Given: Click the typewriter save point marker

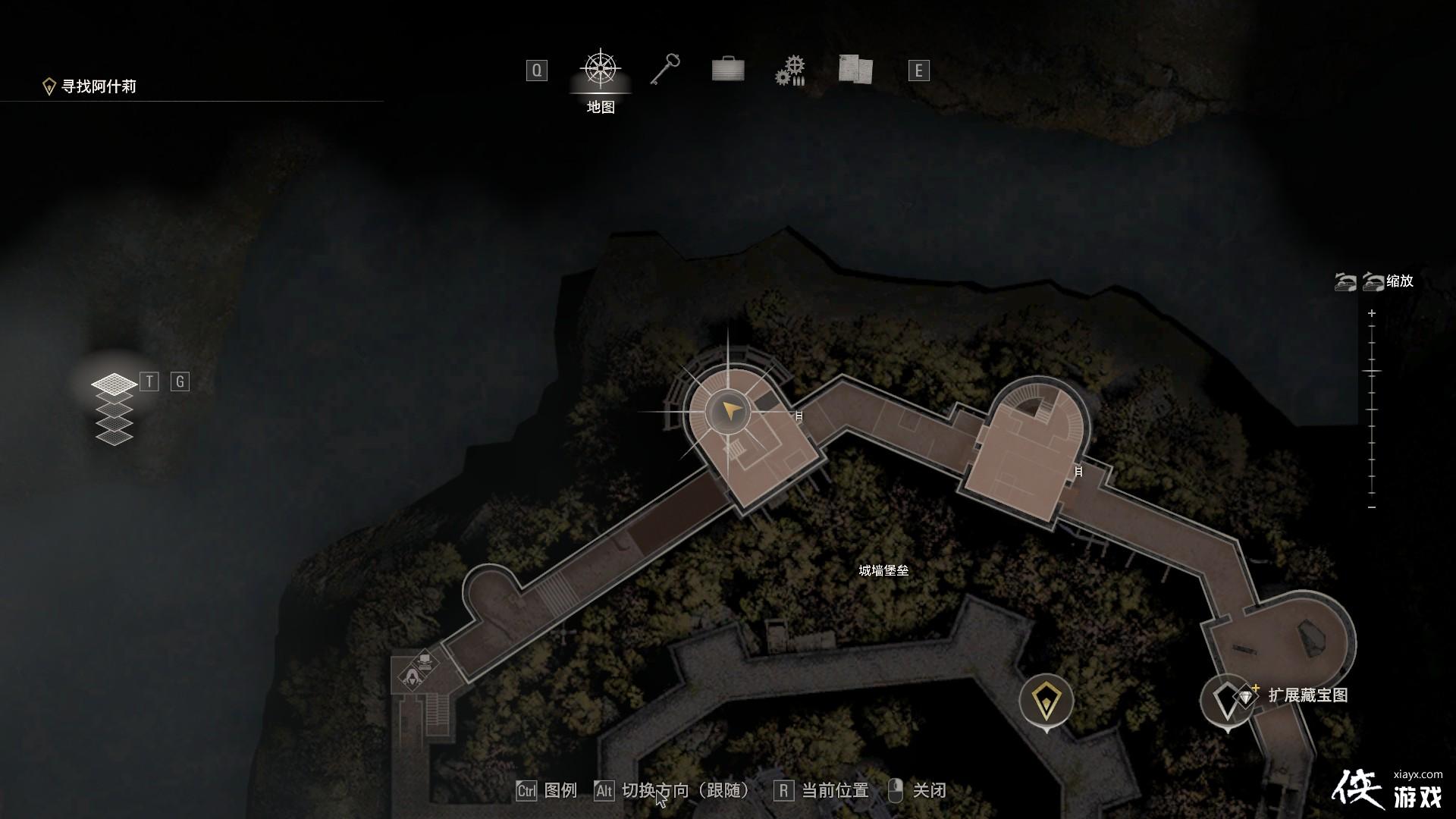Looking at the screenshot, I should coord(425,661).
